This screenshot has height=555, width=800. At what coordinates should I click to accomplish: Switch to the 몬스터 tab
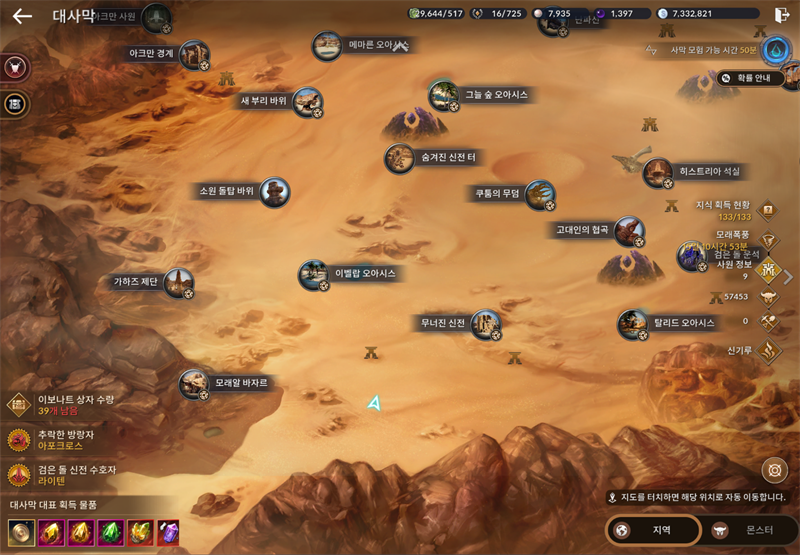(749, 530)
